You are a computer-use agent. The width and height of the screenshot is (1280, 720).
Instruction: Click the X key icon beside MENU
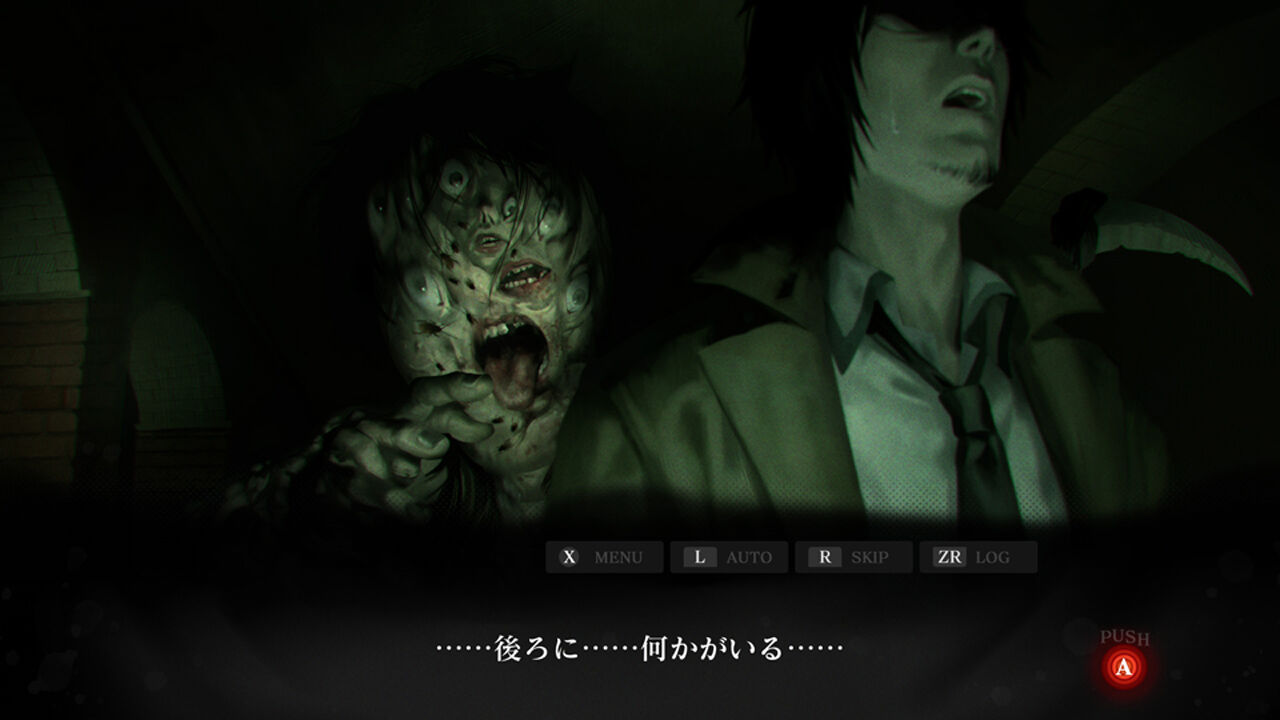[x=569, y=558]
